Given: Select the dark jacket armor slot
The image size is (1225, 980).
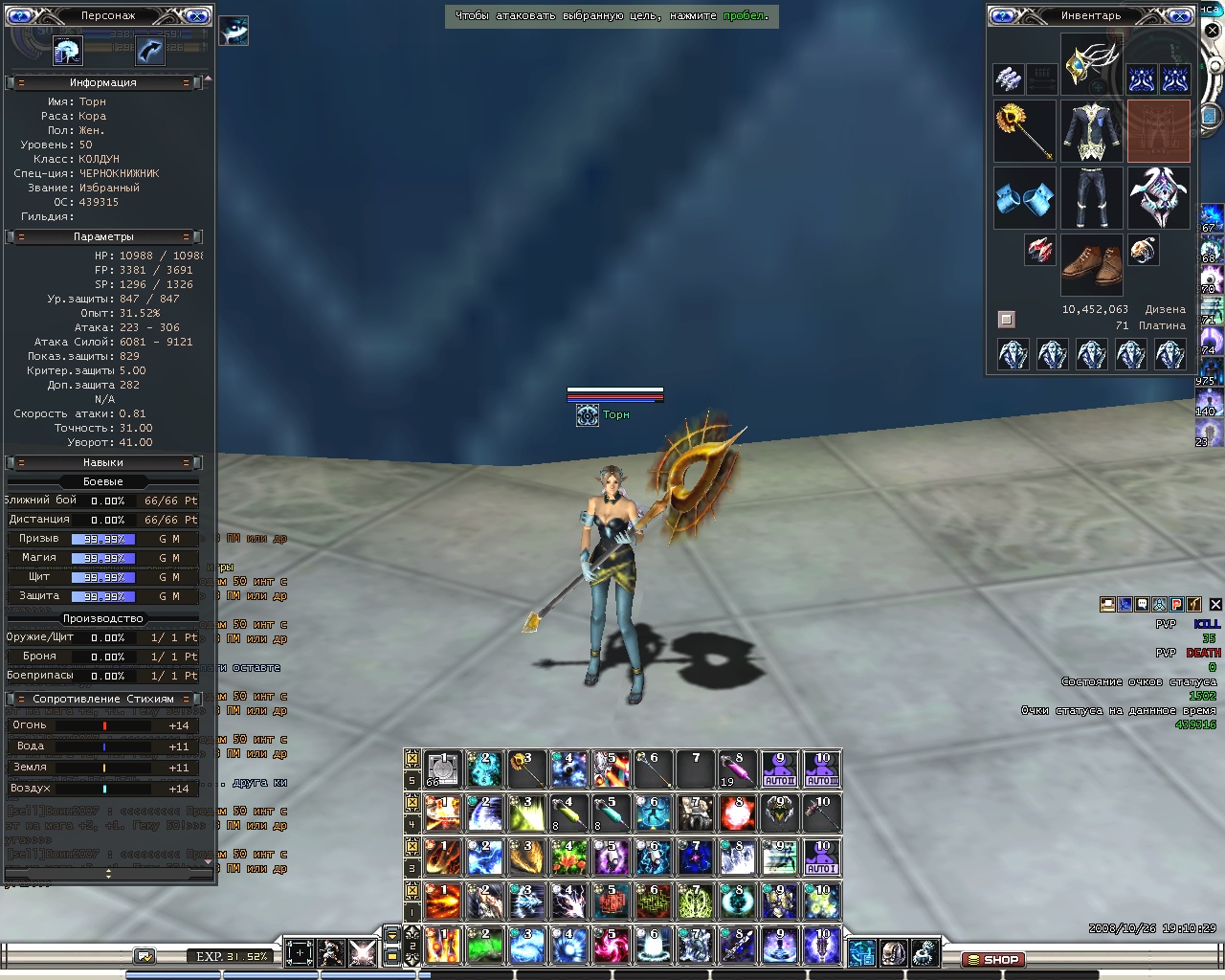Looking at the screenshot, I should coord(1091,131).
